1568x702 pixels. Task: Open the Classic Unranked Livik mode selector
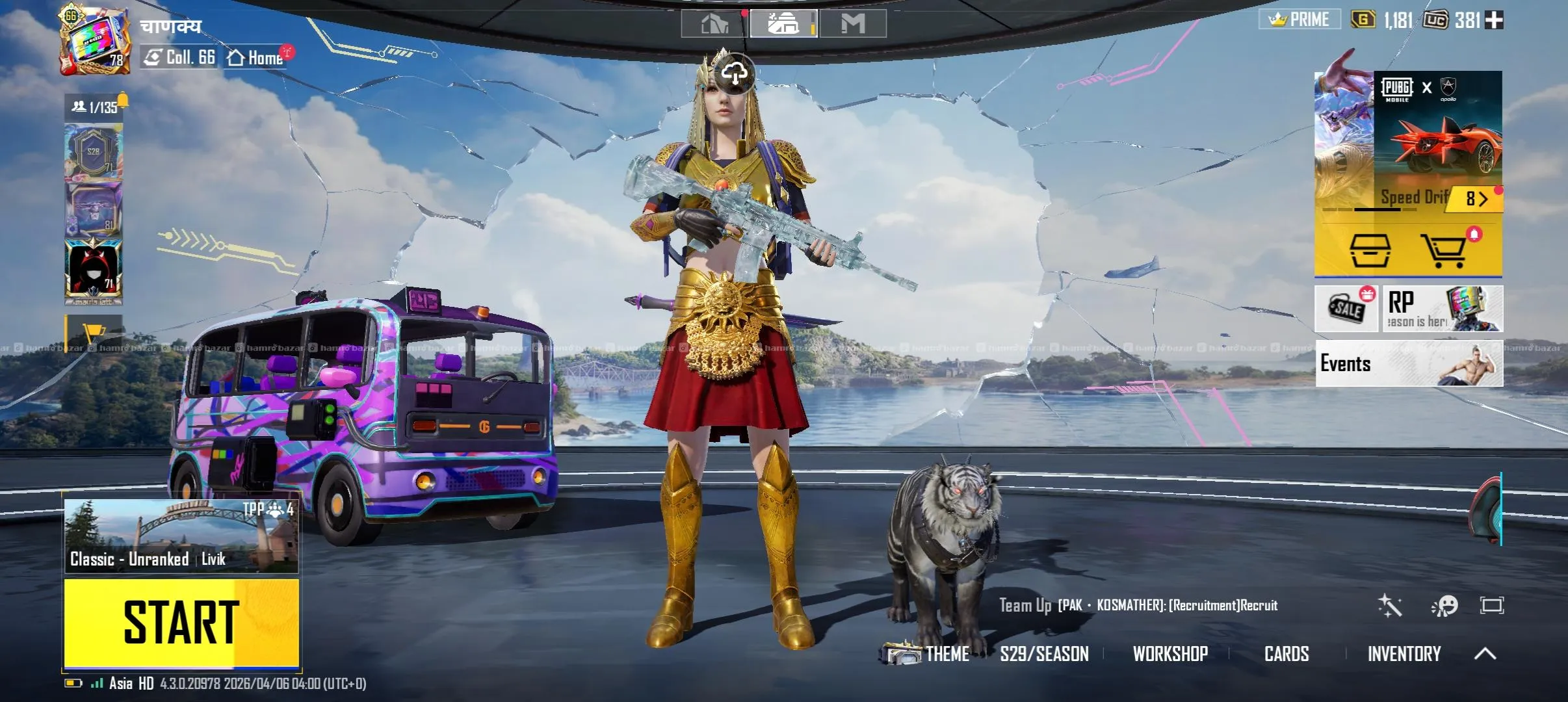(181, 537)
